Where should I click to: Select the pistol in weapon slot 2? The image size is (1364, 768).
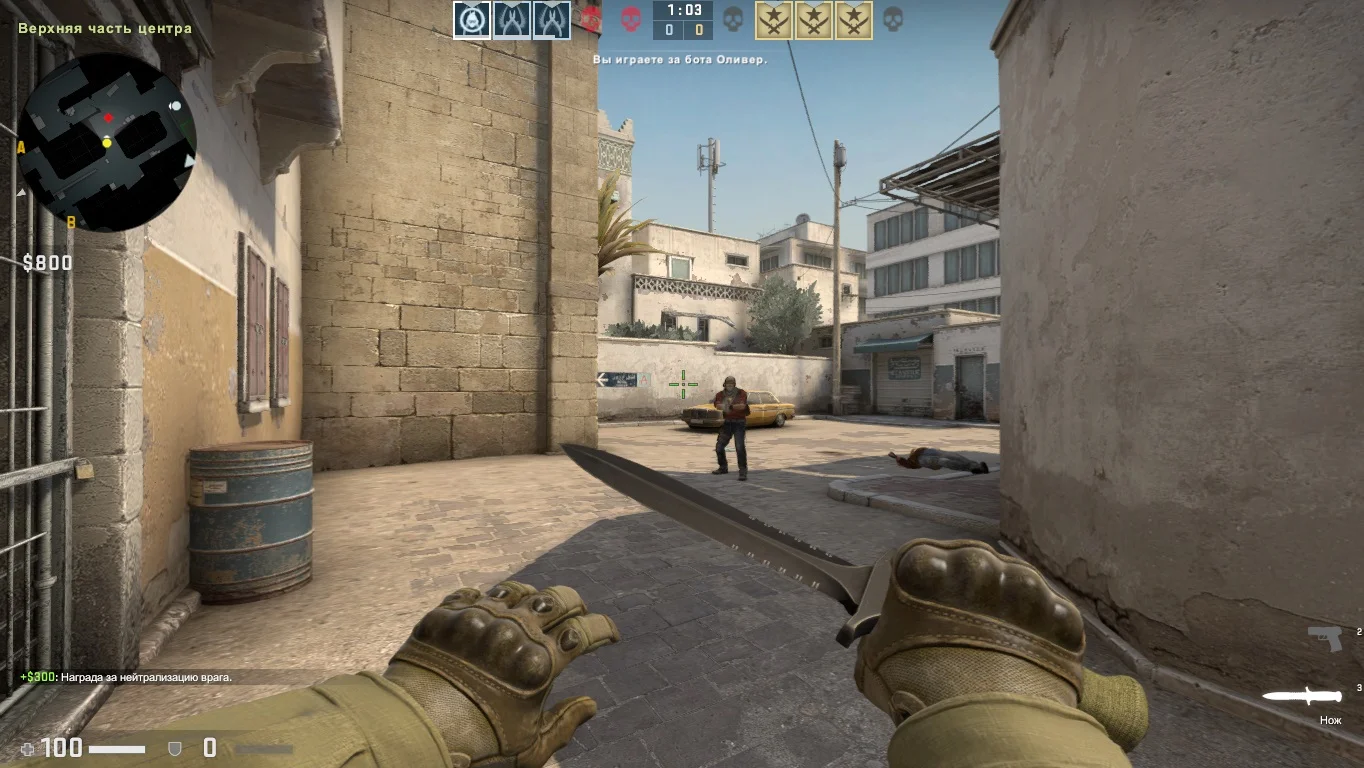pos(1324,637)
